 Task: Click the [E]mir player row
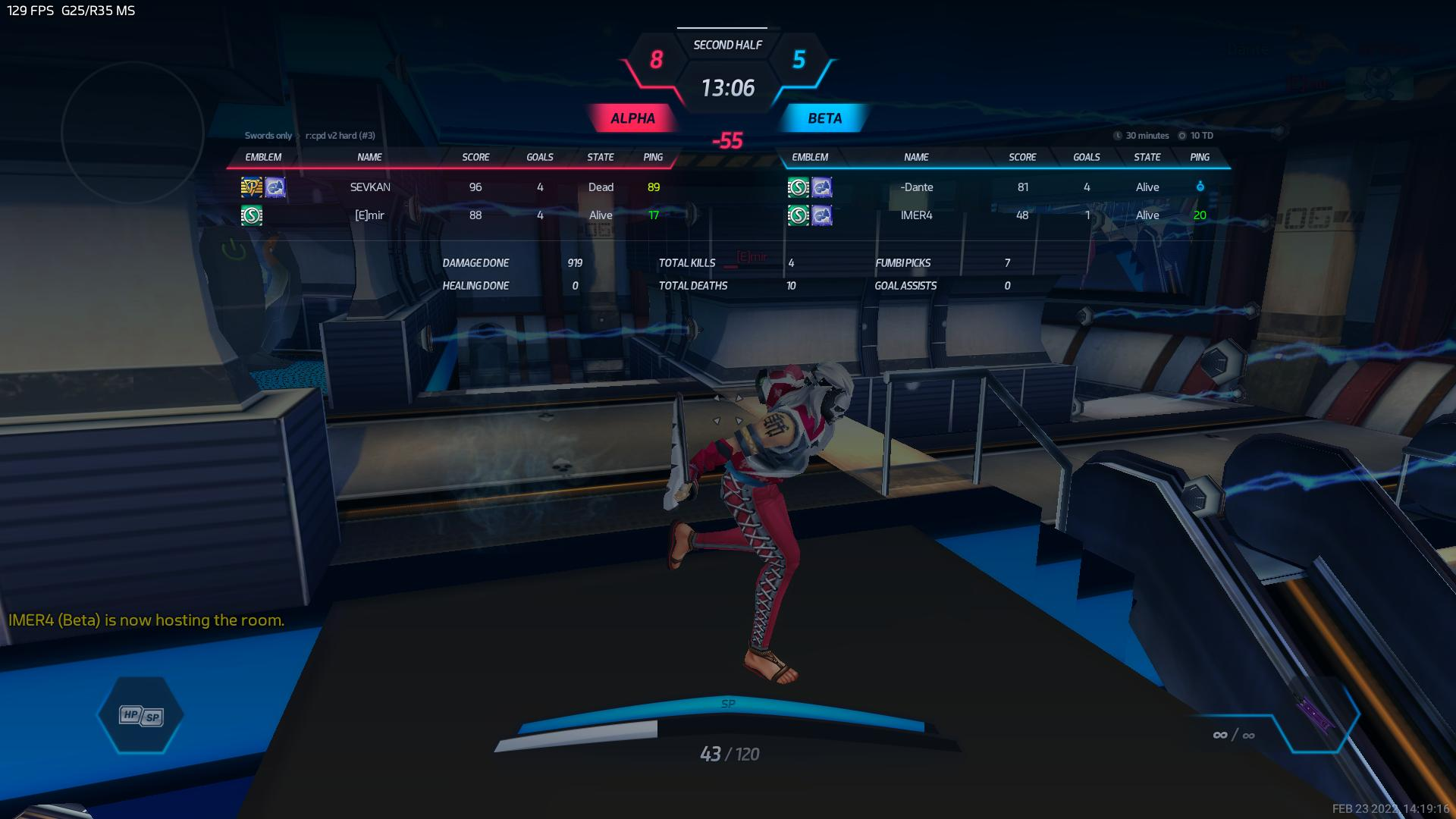370,215
